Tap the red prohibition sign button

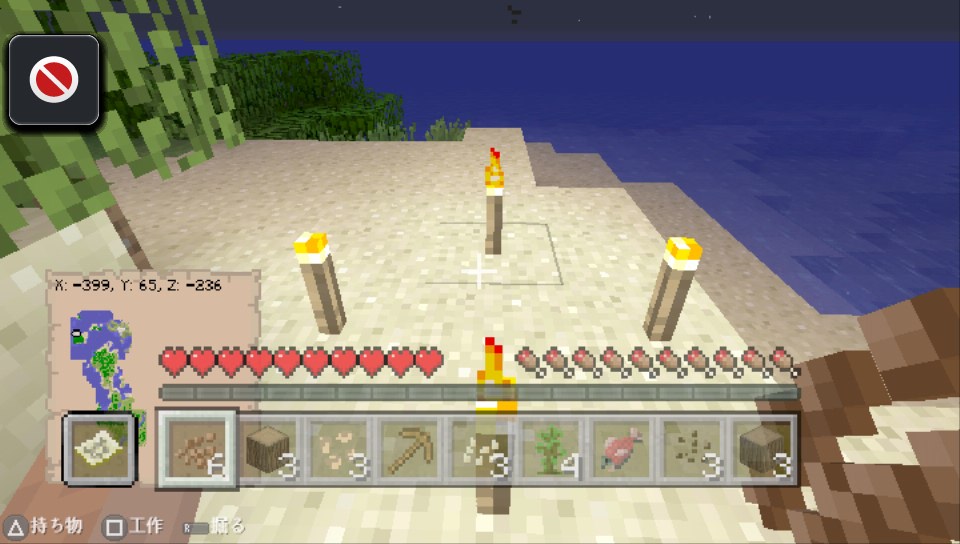[x=54, y=80]
